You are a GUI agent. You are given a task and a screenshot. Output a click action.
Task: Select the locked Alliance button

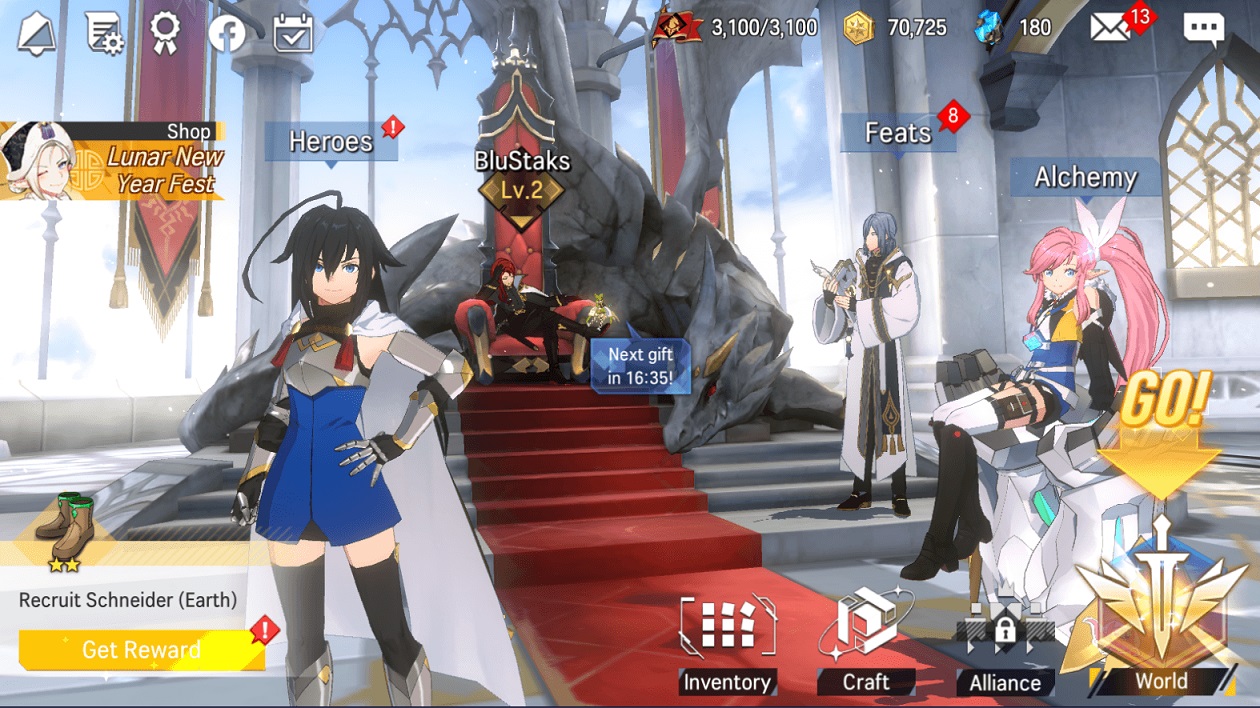(1004, 648)
